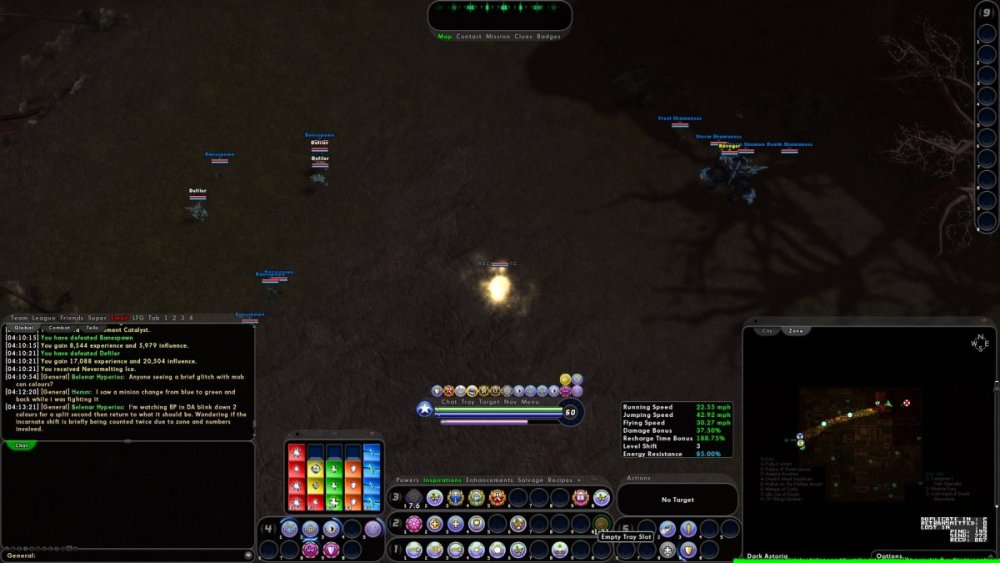Click the General chat input field
Screen dimensions: 1000x563
[x=125, y=555]
